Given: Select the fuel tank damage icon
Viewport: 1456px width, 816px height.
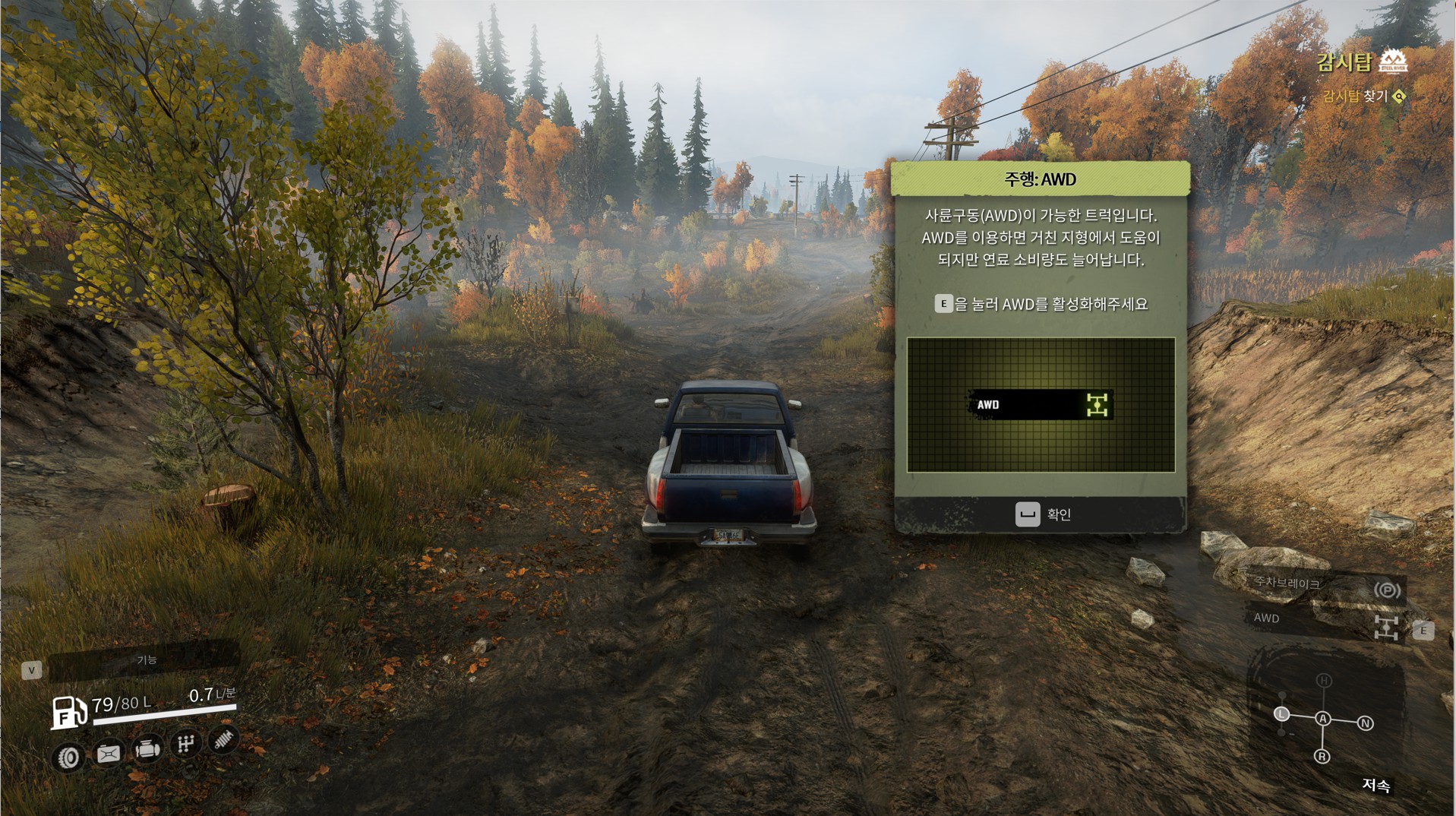Looking at the screenshot, I should 108,753.
